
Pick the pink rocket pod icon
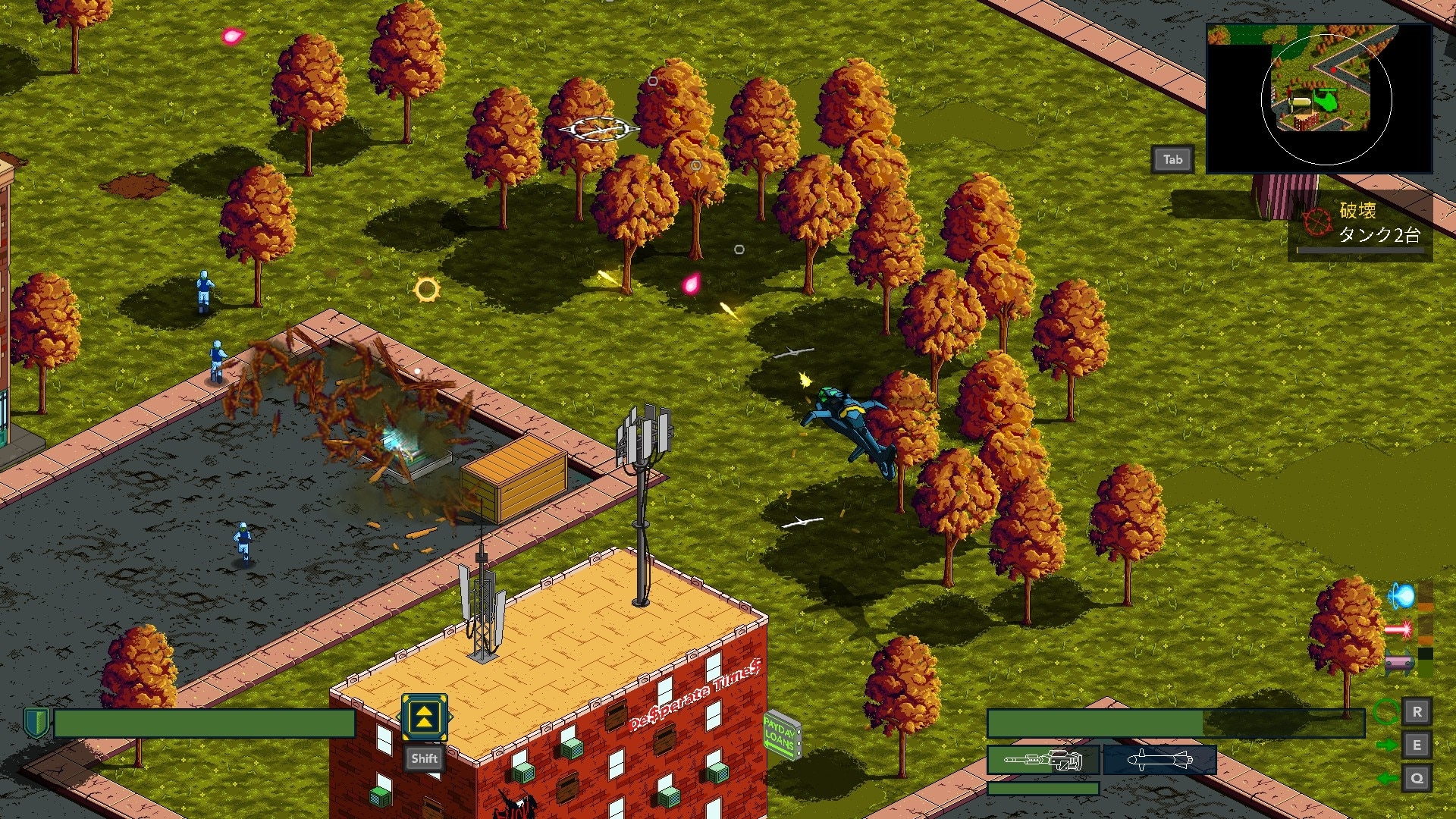pyautogui.click(x=1398, y=664)
